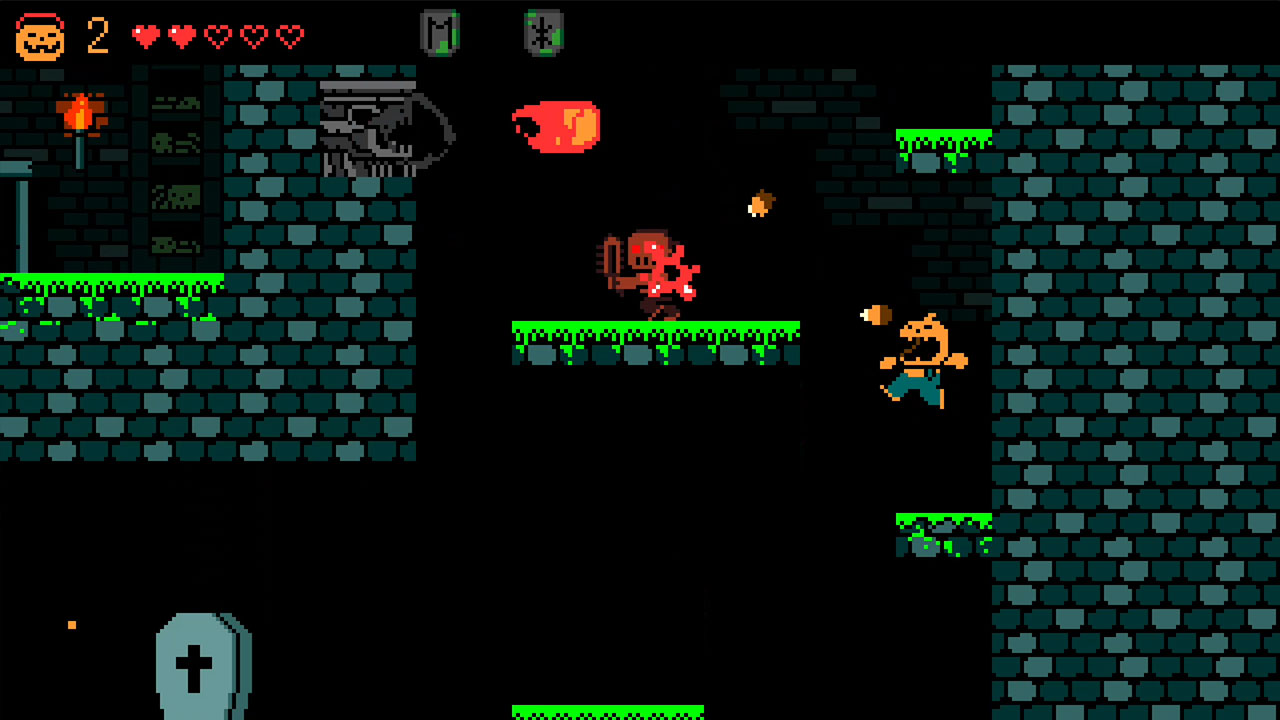Viewport: 1280px width, 720px height.
Task: Click the giant skull wall decoration
Action: click(x=380, y=130)
